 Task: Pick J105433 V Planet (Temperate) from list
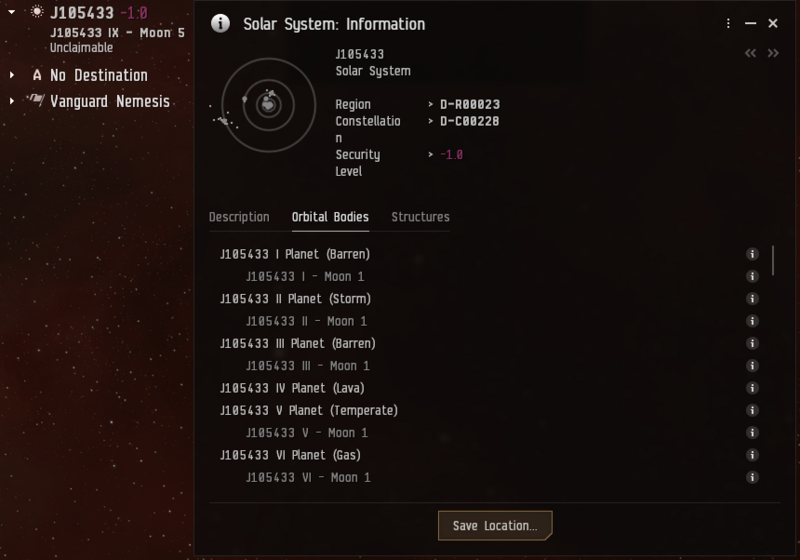309,410
